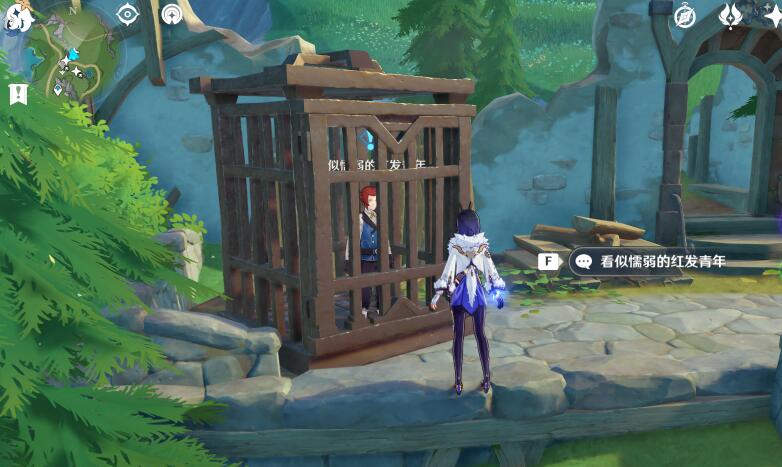Viewport: 782px width, 467px height.
Task: Open the quest banner icon below Paimon
Action: pyautogui.click(x=17, y=94)
